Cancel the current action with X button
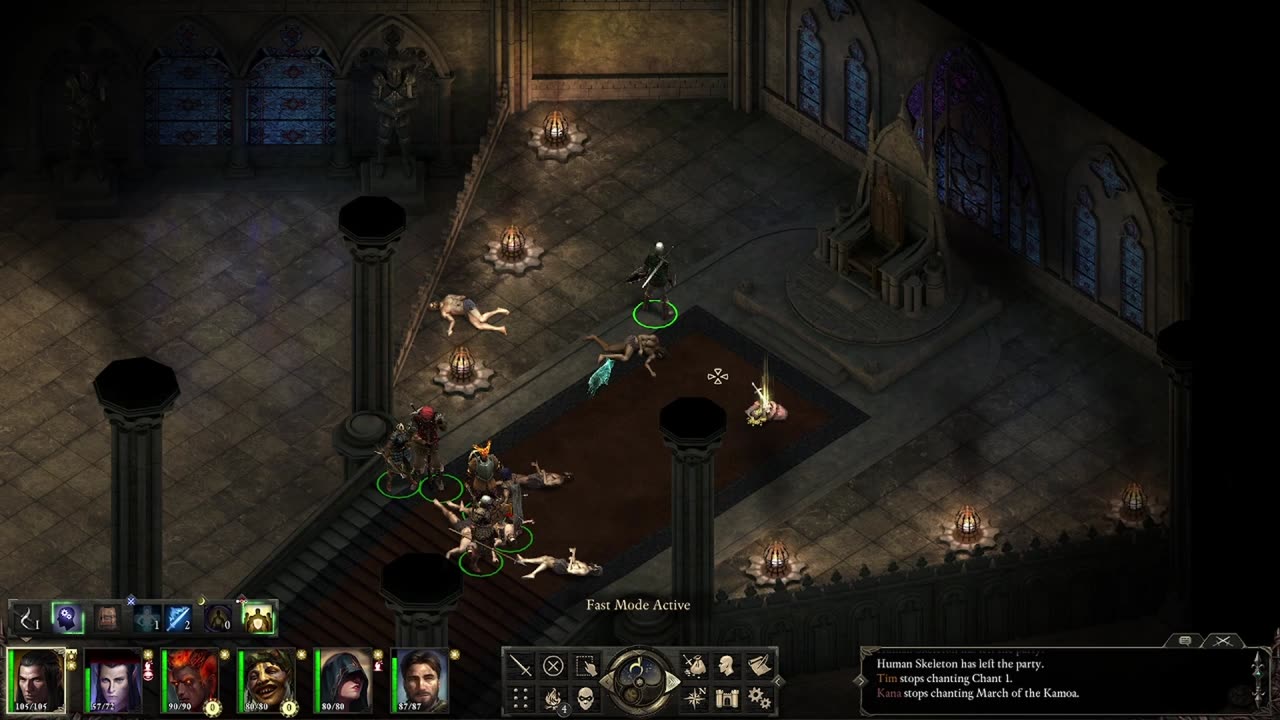This screenshot has height=720, width=1280. [553, 665]
